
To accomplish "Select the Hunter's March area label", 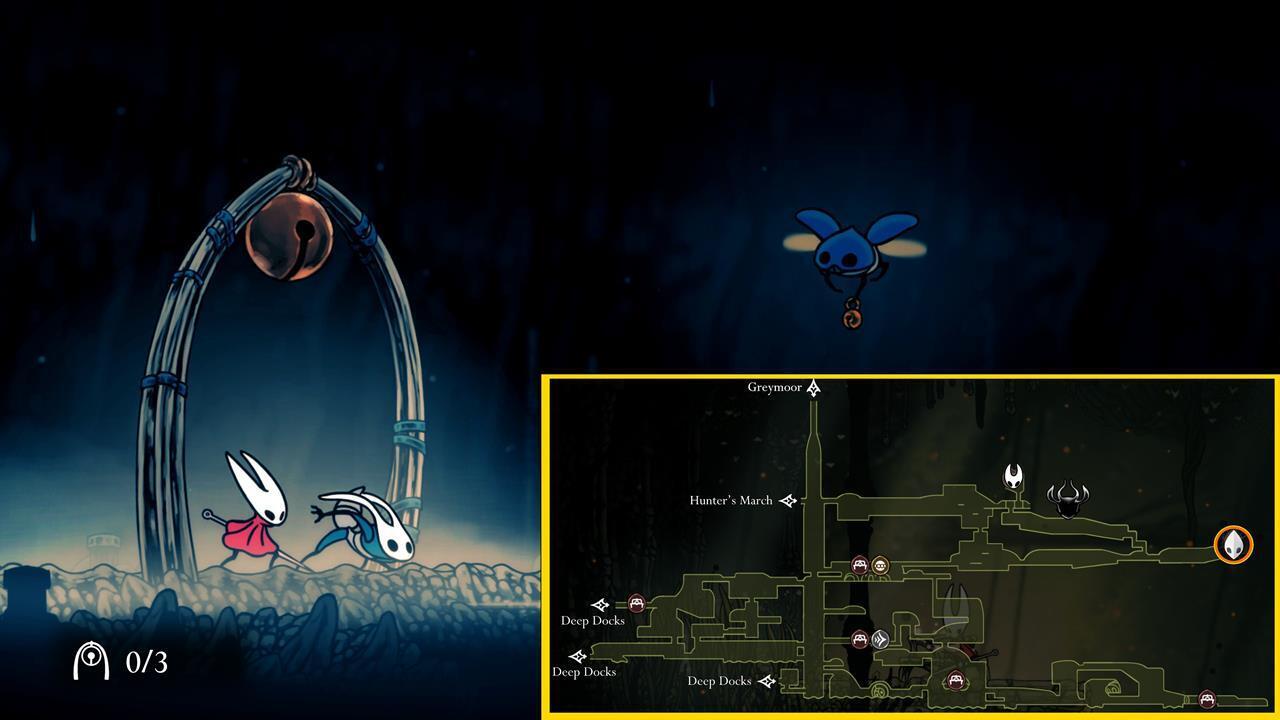I will click(731, 500).
